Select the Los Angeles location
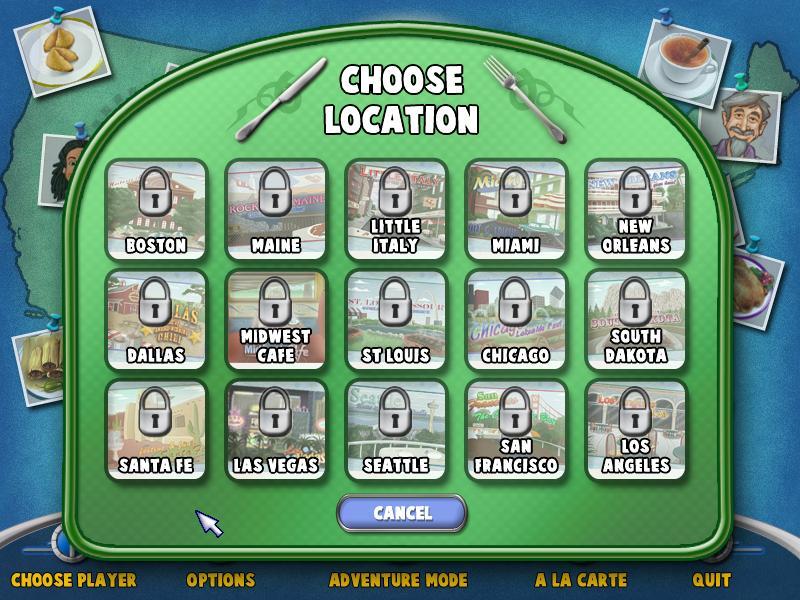The width and height of the screenshot is (800, 600). pyautogui.click(x=635, y=430)
